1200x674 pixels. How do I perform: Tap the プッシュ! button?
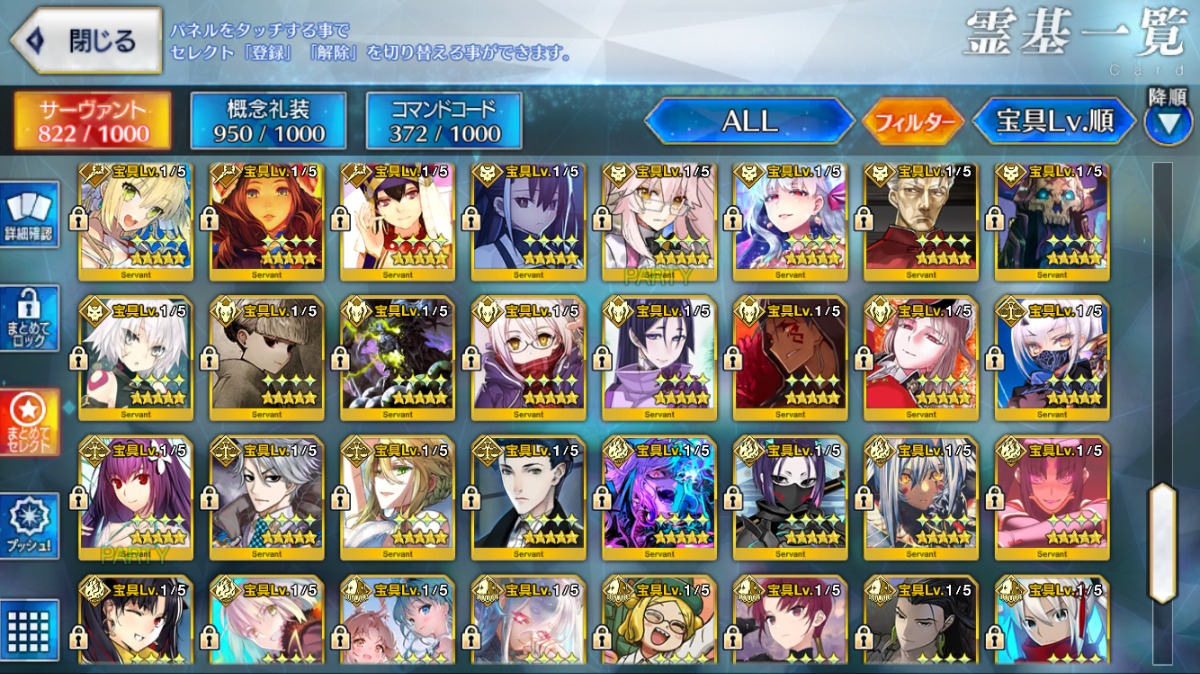coord(32,525)
